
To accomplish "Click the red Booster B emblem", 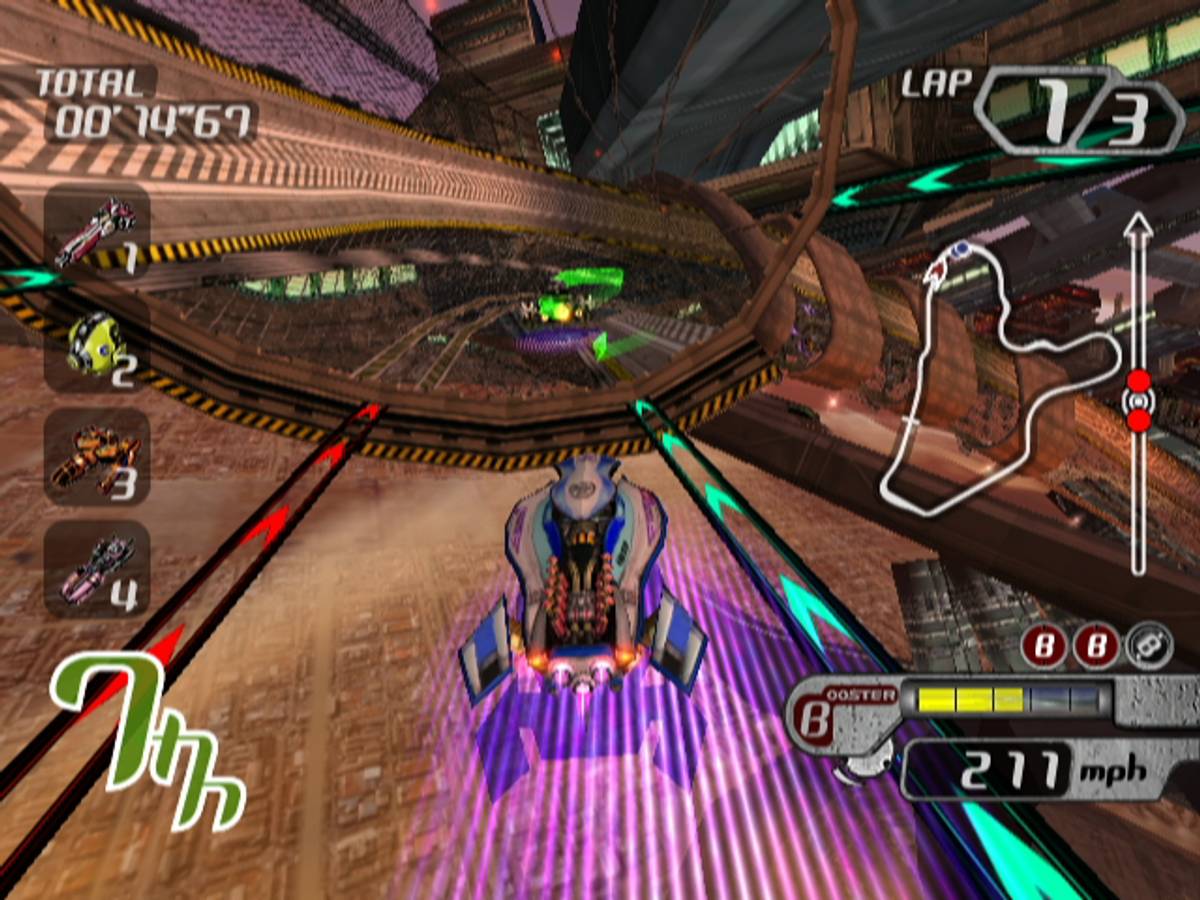I will (818, 722).
